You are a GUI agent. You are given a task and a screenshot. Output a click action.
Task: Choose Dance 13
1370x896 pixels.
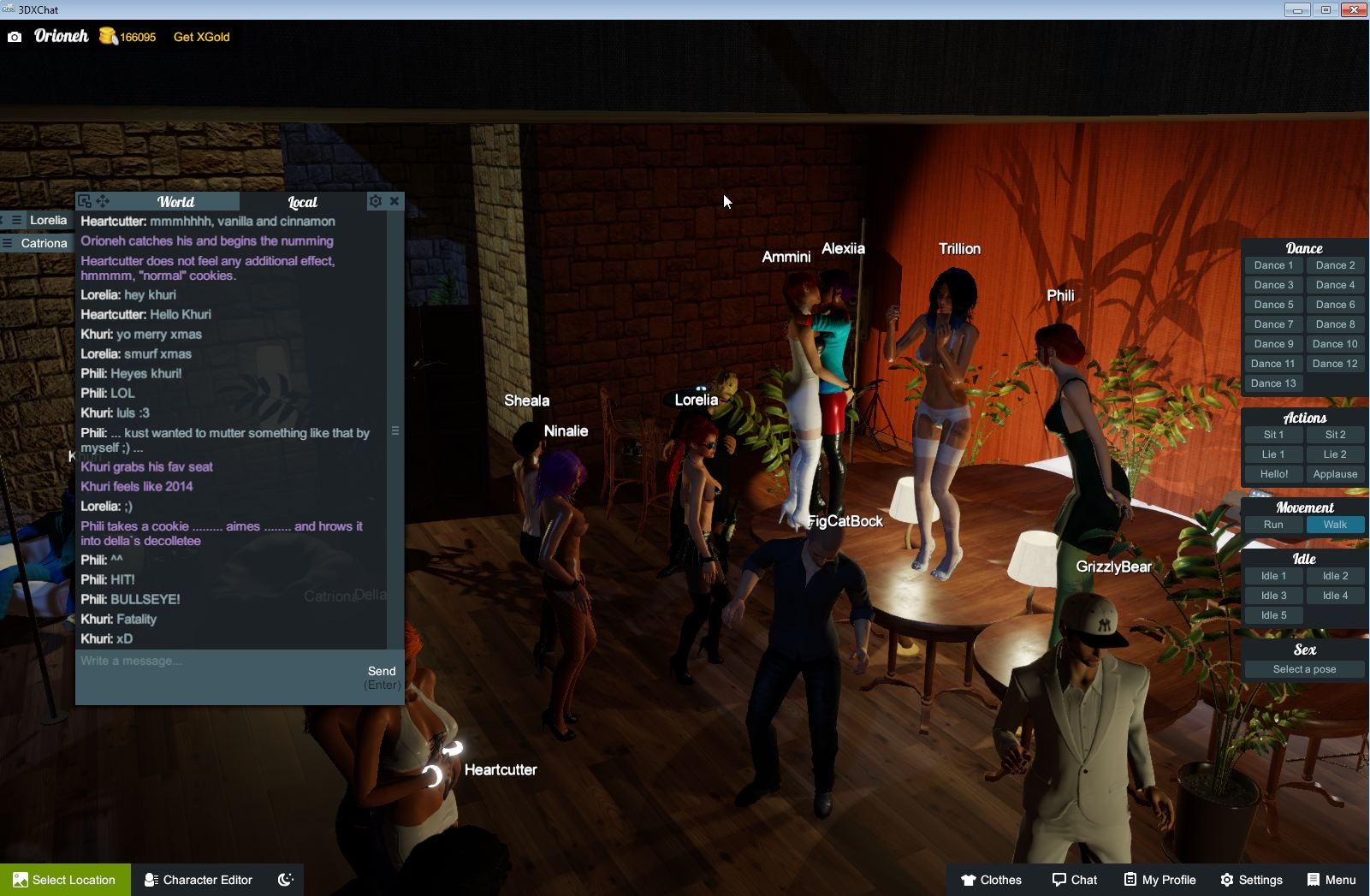1273,383
